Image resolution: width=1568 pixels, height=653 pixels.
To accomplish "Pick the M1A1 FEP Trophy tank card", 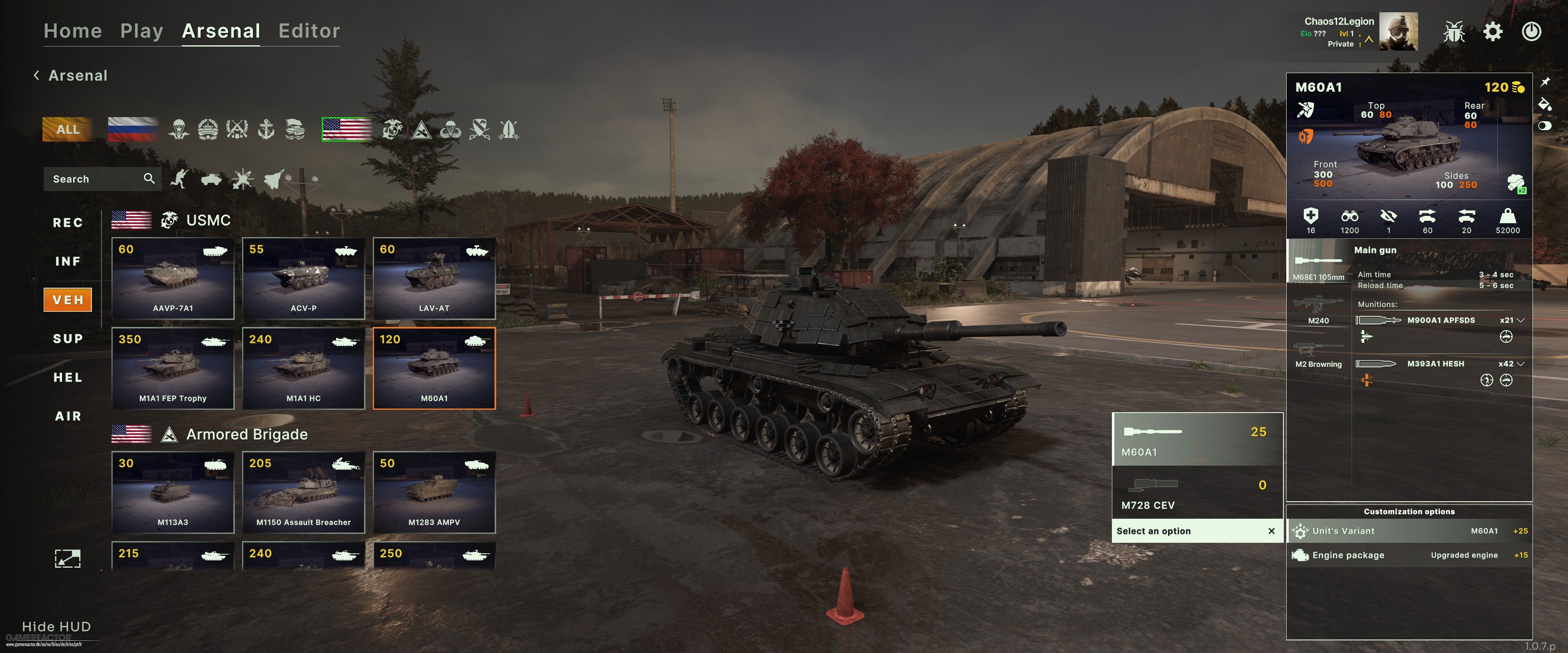I will (173, 369).
